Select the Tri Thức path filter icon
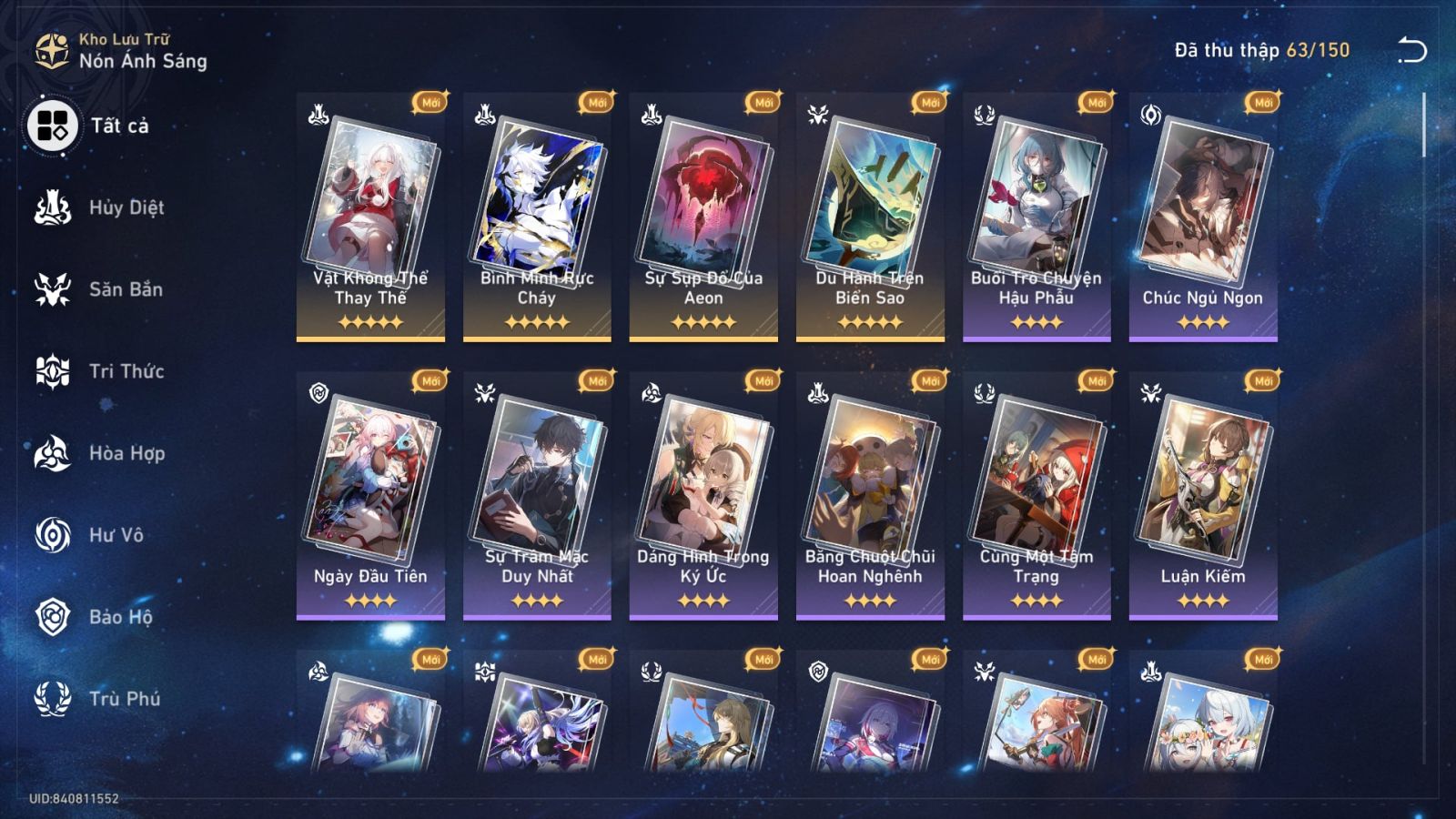1456x819 pixels. click(x=55, y=371)
